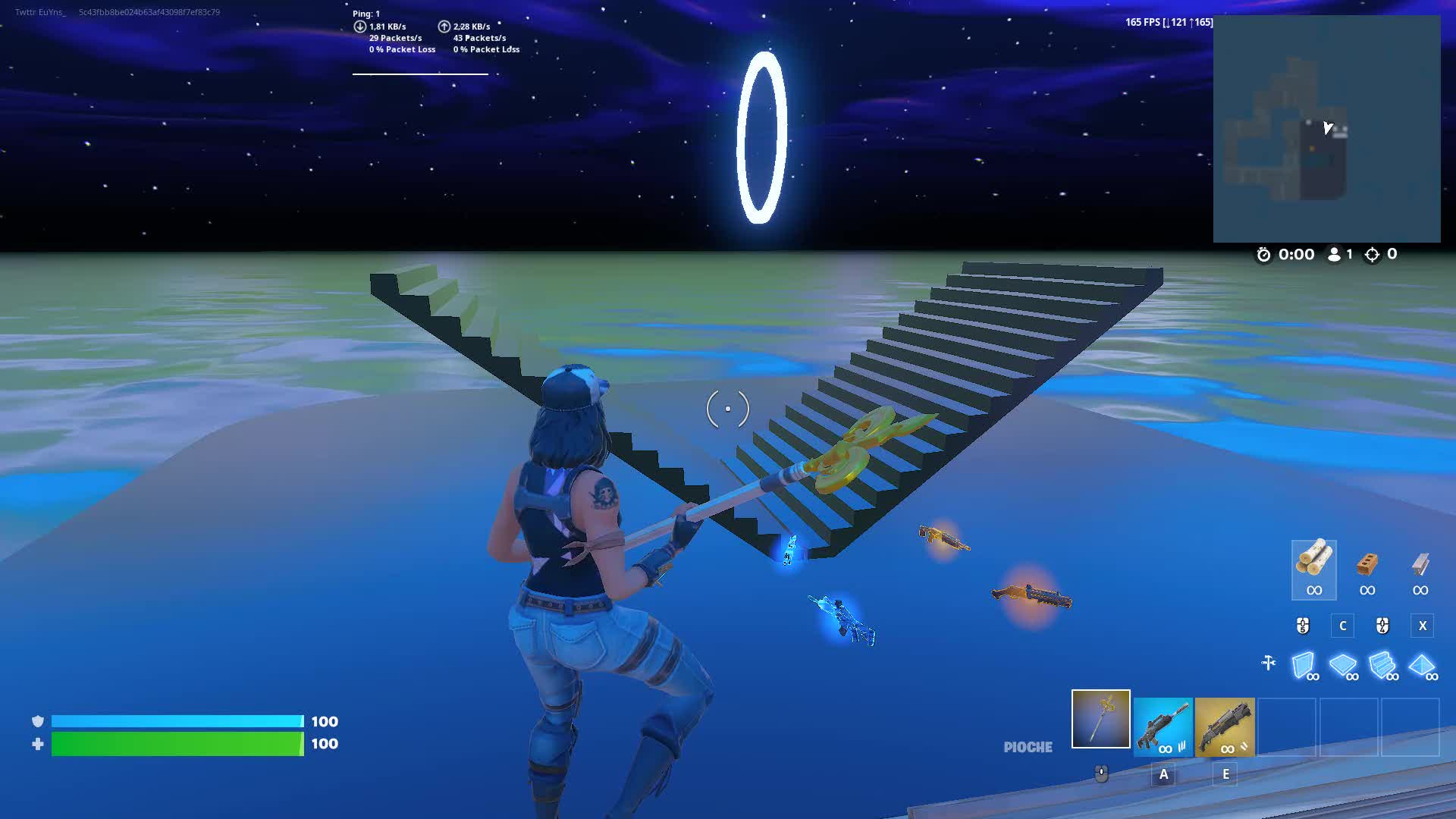Select the pickaxe in the hotbar
The image size is (1456, 819).
click(x=1100, y=726)
